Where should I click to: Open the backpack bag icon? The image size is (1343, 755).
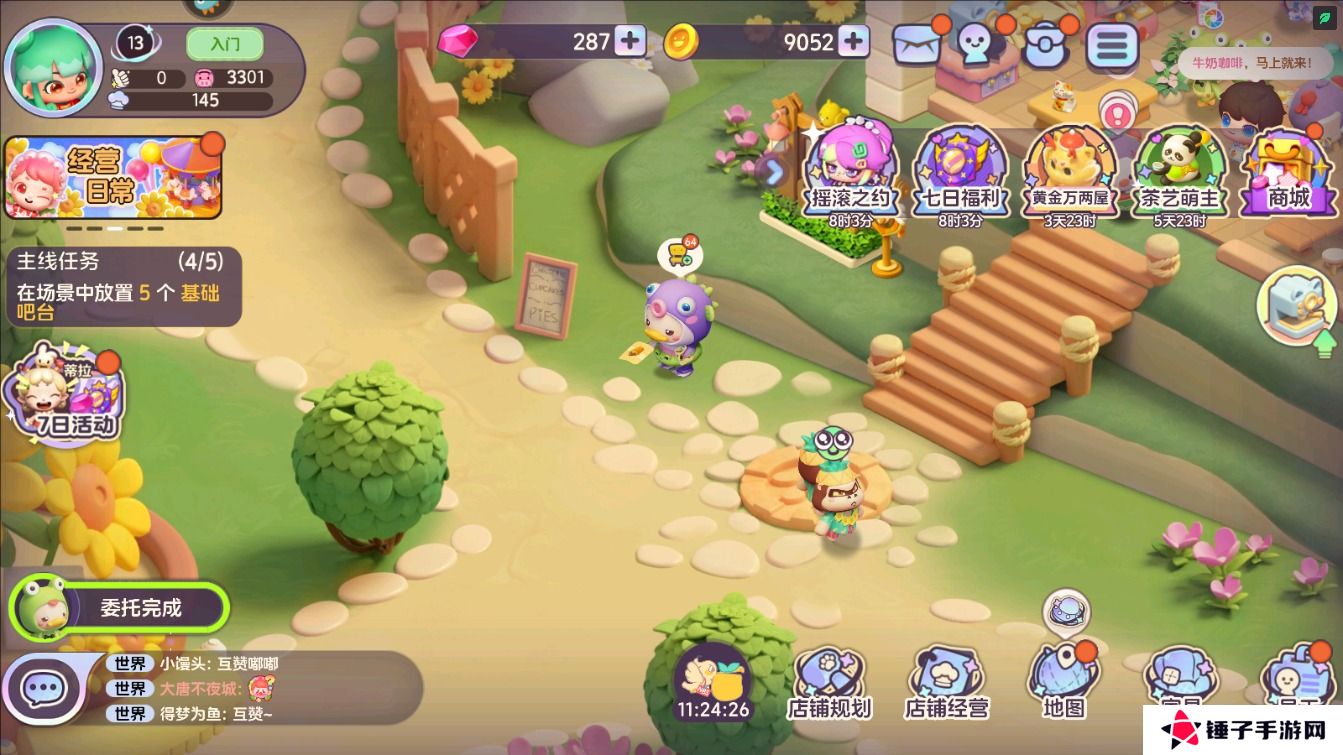tap(1046, 44)
